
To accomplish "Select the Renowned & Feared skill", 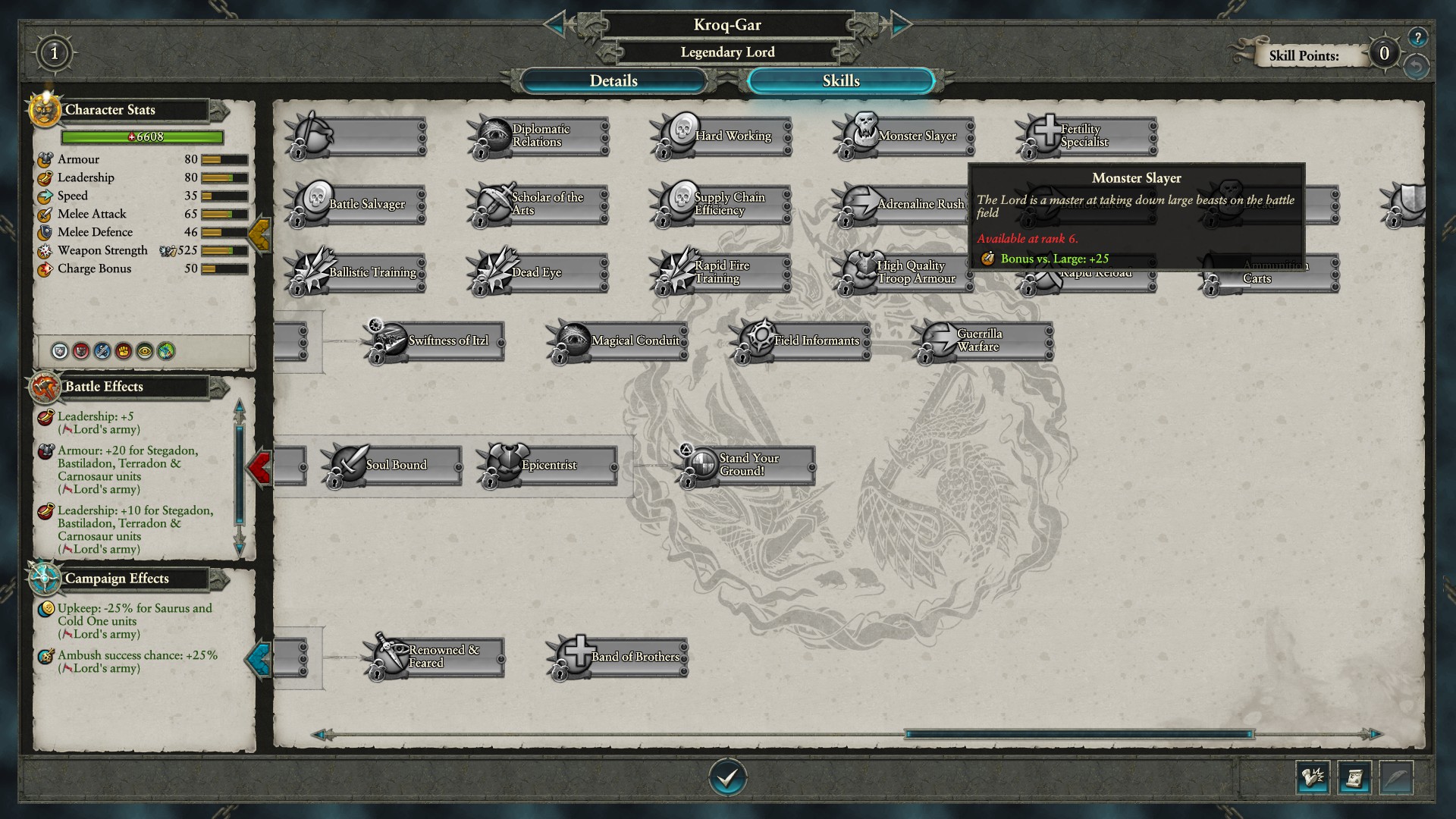I will (436, 657).
